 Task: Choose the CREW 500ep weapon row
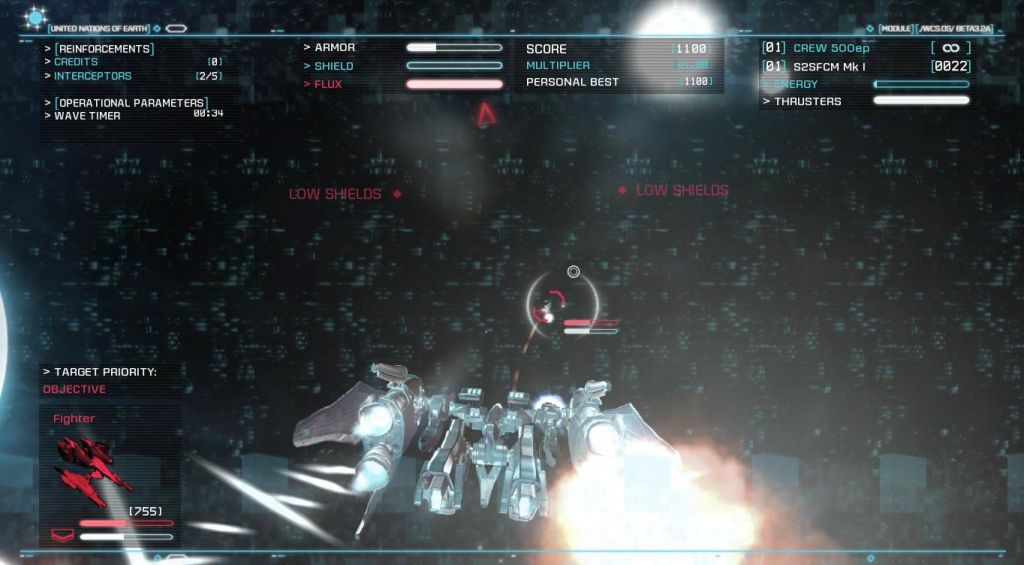click(x=830, y=48)
